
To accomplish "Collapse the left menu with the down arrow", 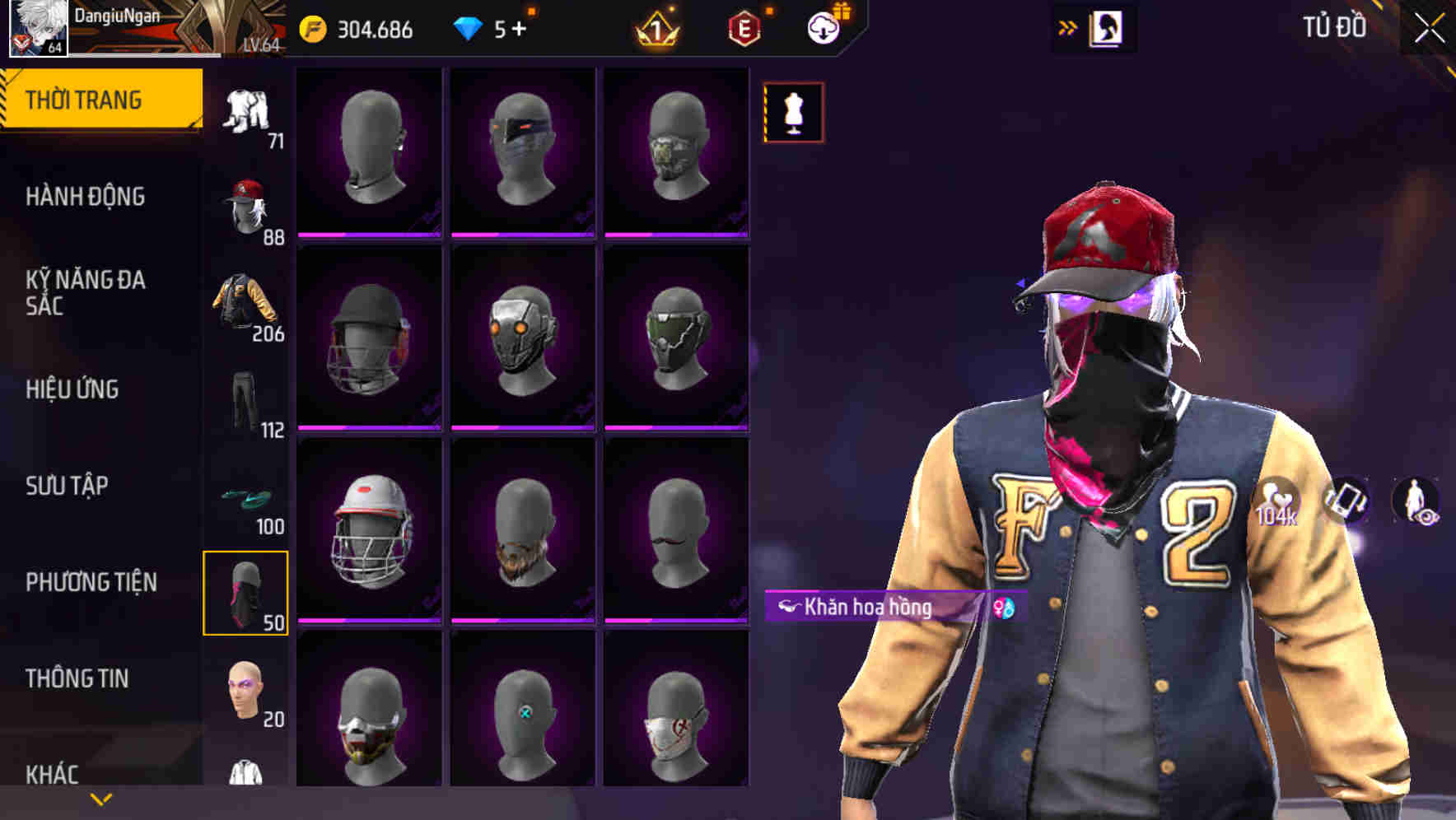I will pyautogui.click(x=100, y=797).
